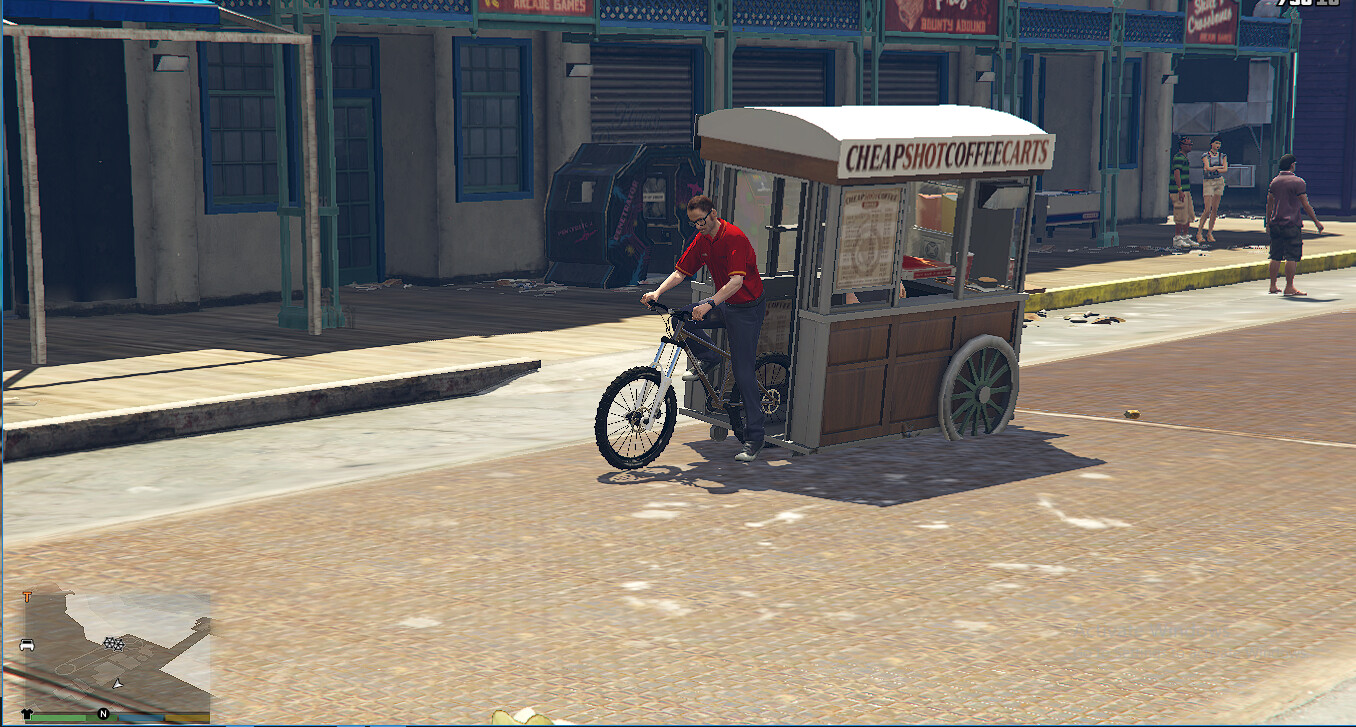This screenshot has height=727, width=1356.
Task: Toggle the yellow special ability bar segment
Action: point(188,716)
